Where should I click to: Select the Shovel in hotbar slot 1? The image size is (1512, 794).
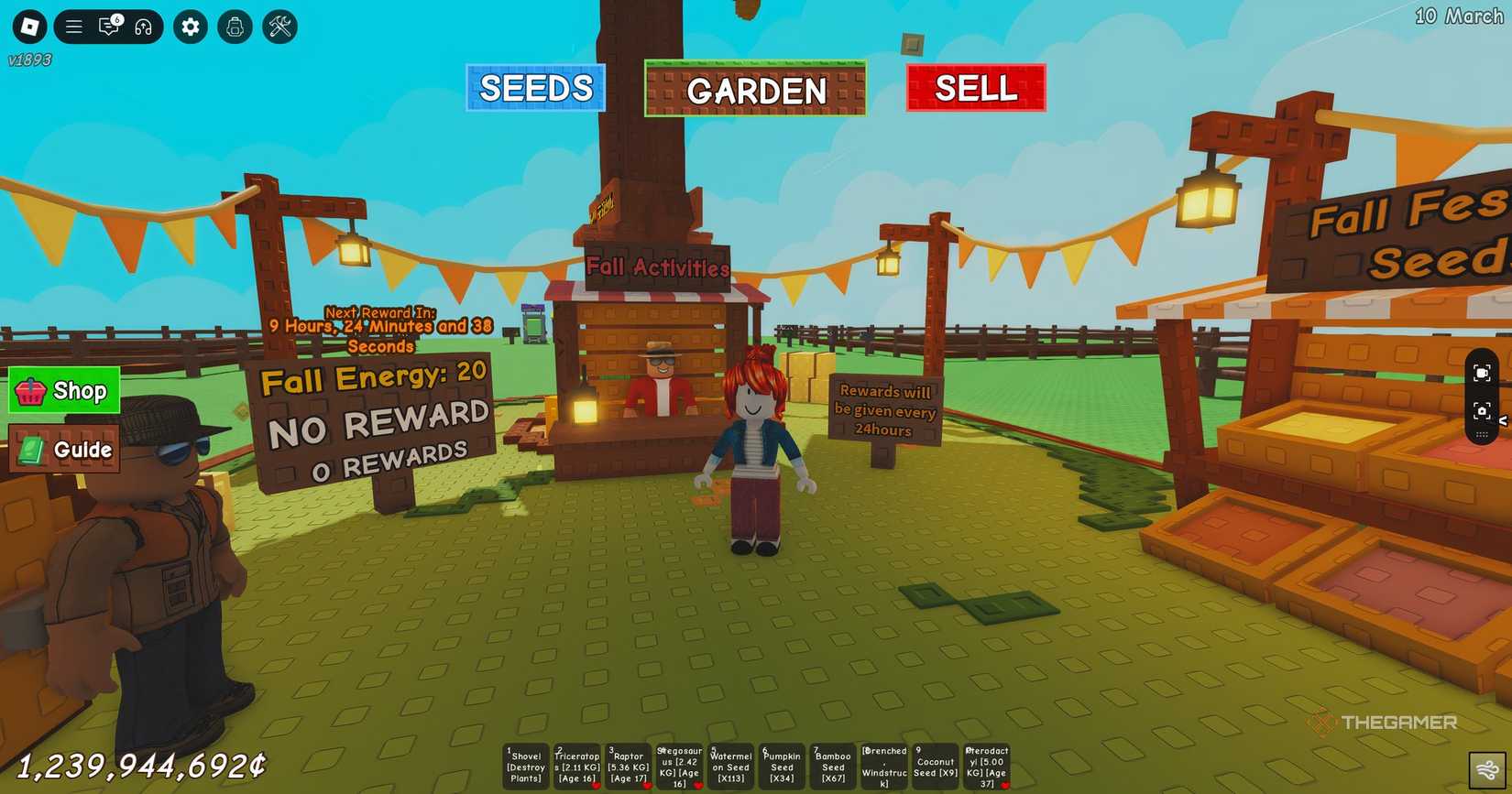525,766
